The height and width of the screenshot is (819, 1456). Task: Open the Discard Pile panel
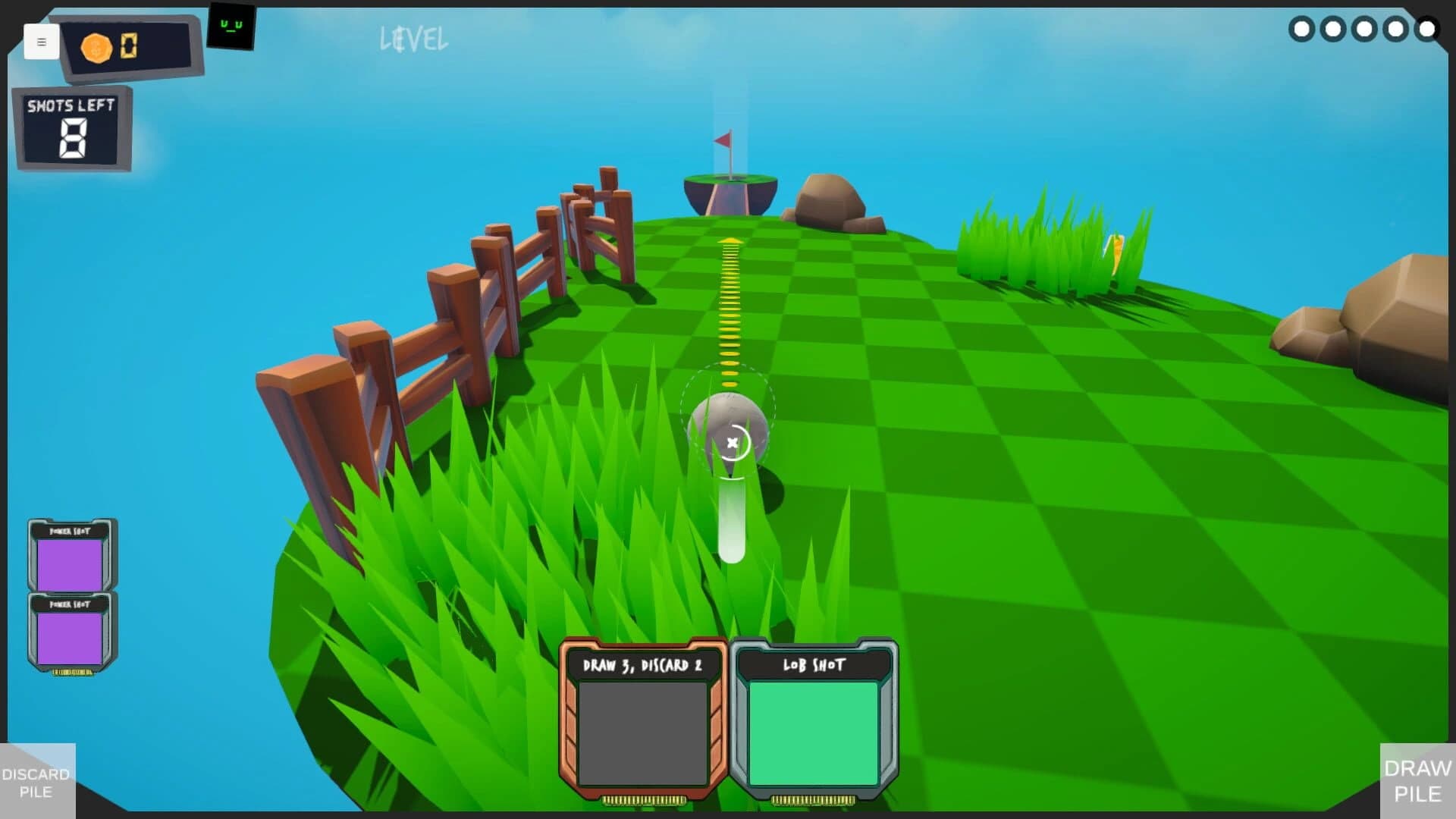(x=36, y=783)
